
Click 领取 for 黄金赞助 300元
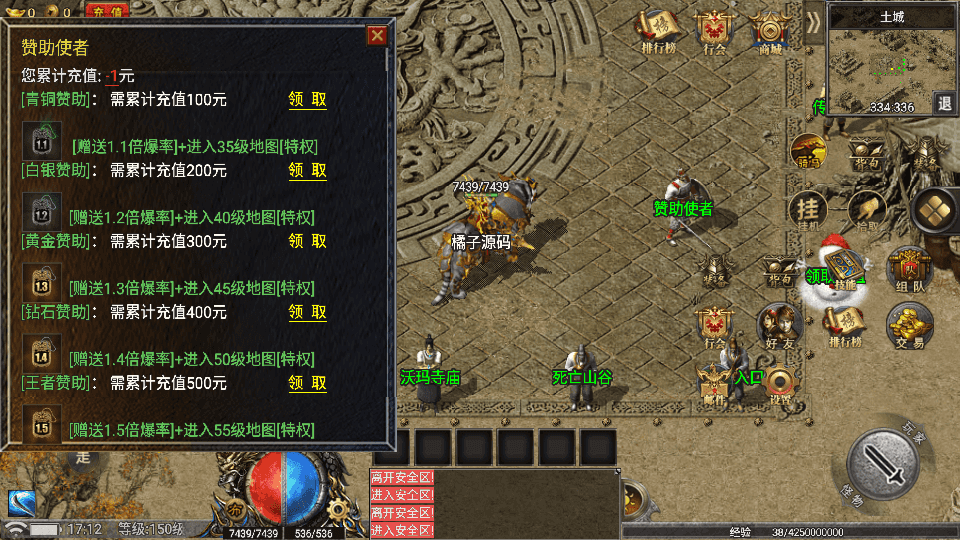coord(307,241)
